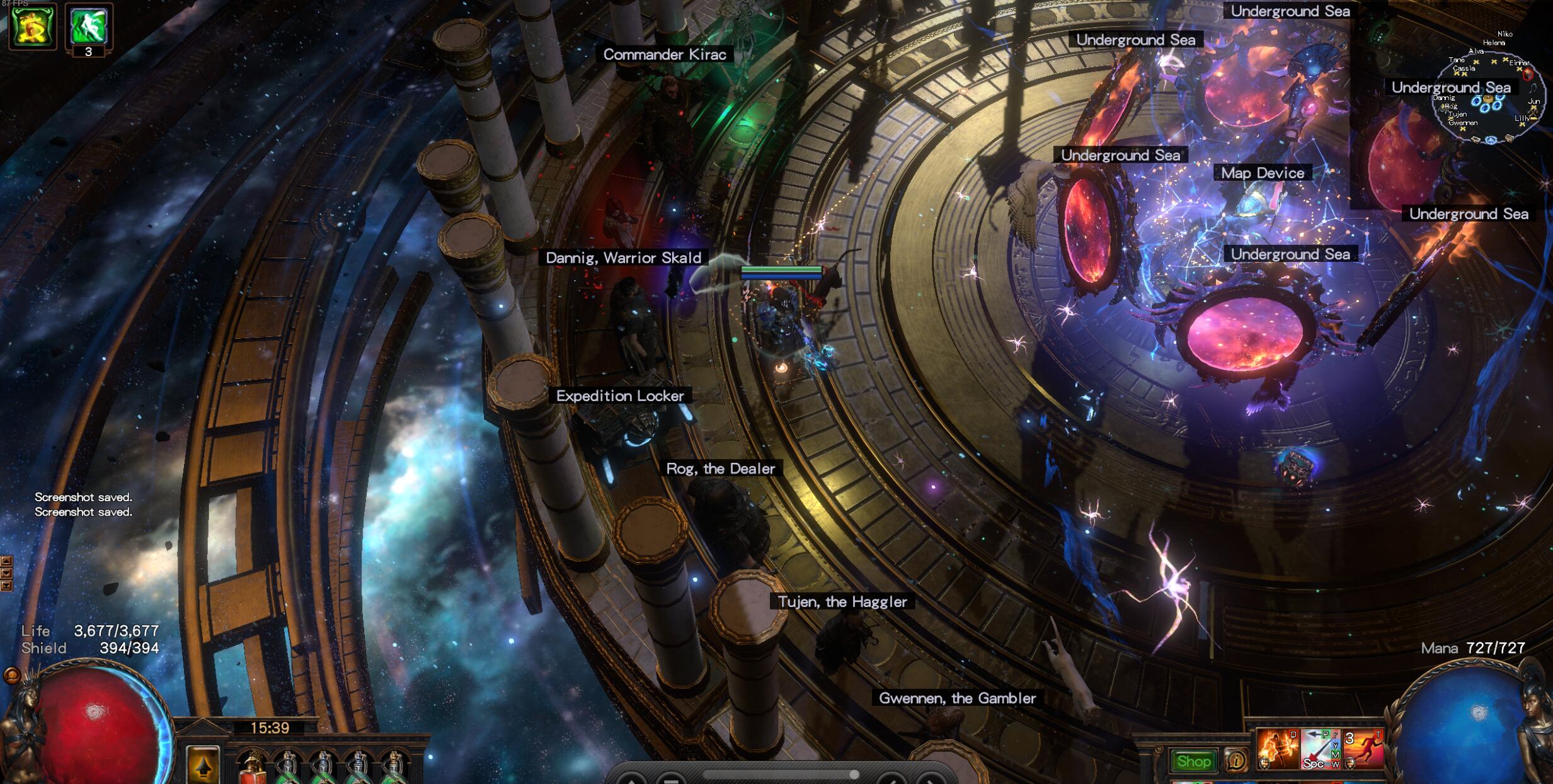Open chat via the orange bubble icon
The width and height of the screenshot is (1553, 784).
(x=11, y=676)
